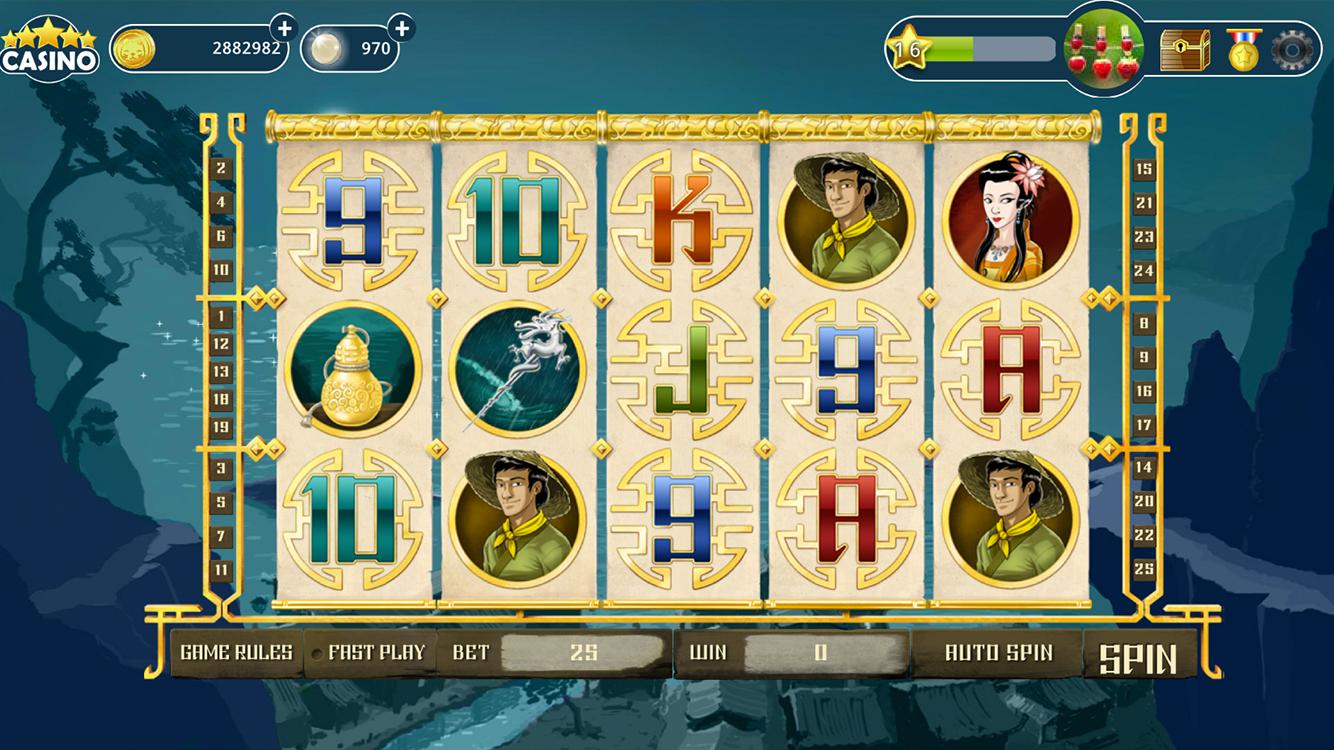Click the dragon symbol on reel two
Viewport: 1334px width, 750px height.
519,369
